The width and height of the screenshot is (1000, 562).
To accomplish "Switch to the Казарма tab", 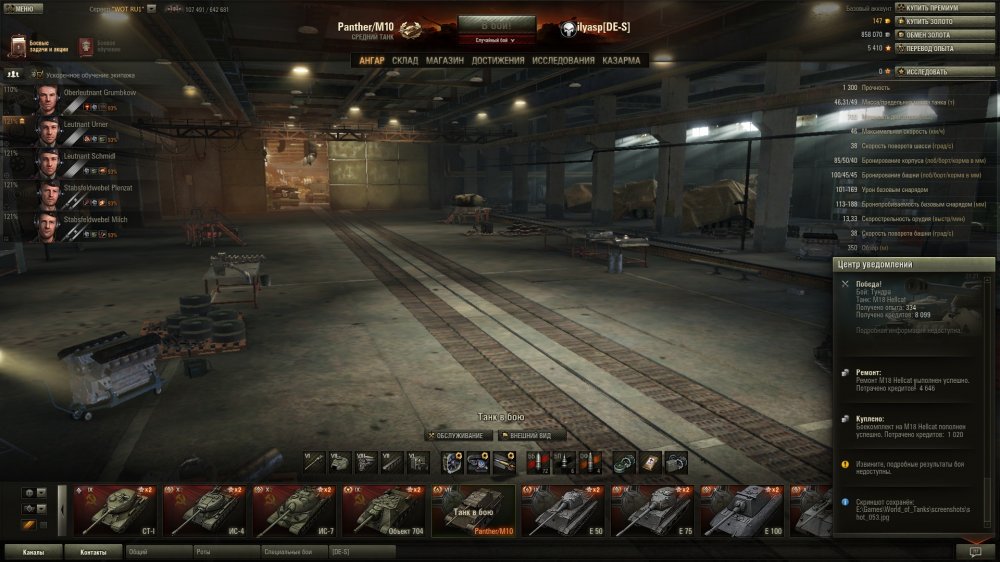I will [621, 60].
